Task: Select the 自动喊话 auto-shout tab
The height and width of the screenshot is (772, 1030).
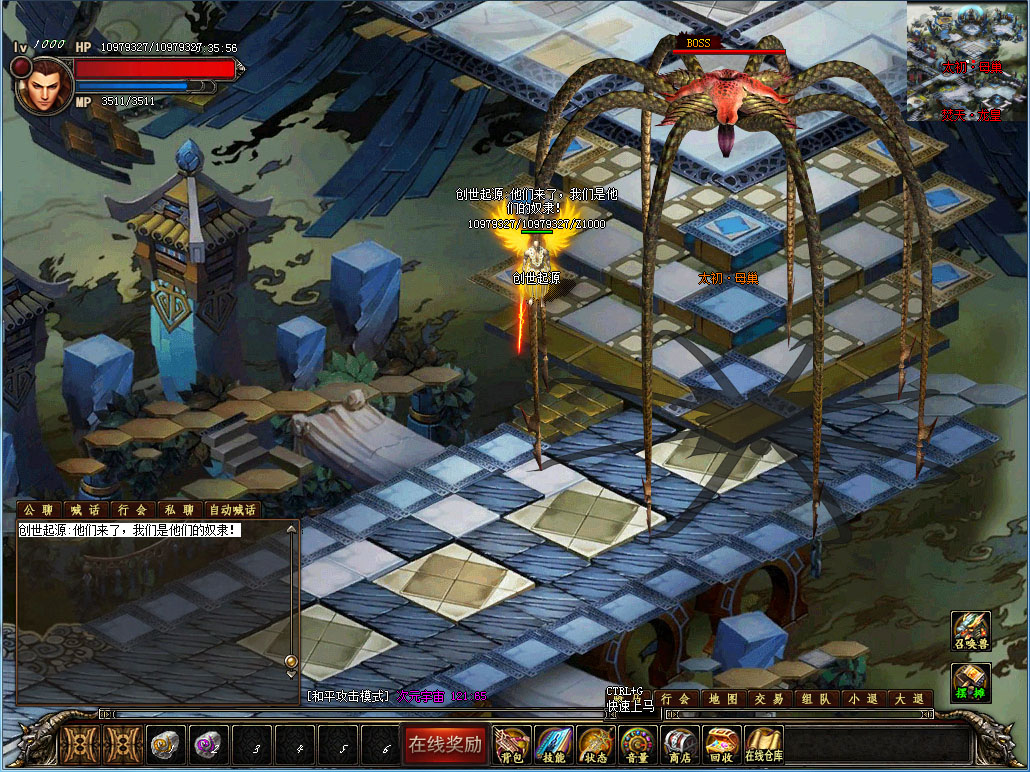Action: pos(233,509)
